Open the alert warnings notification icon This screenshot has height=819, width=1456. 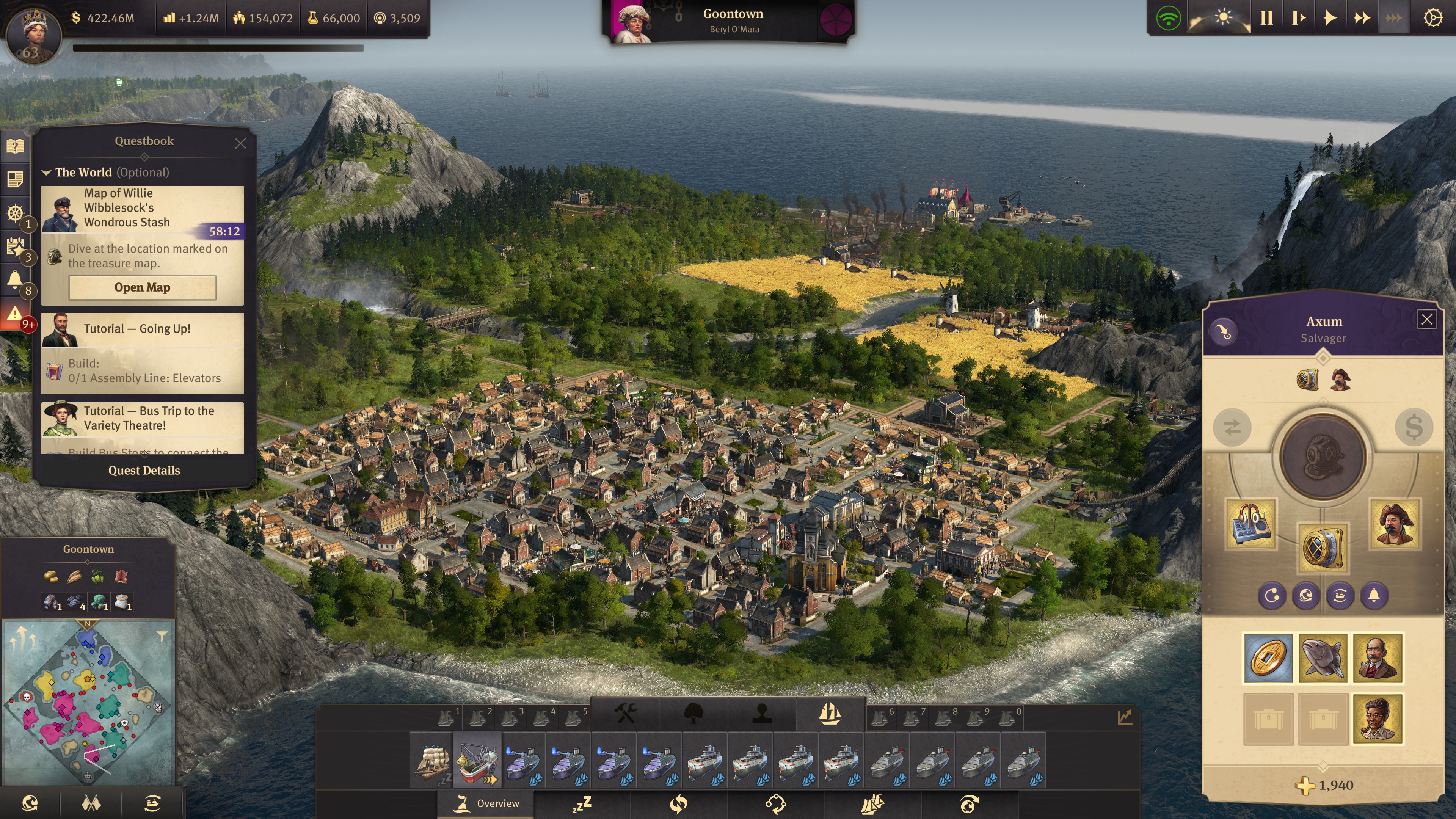click(15, 314)
